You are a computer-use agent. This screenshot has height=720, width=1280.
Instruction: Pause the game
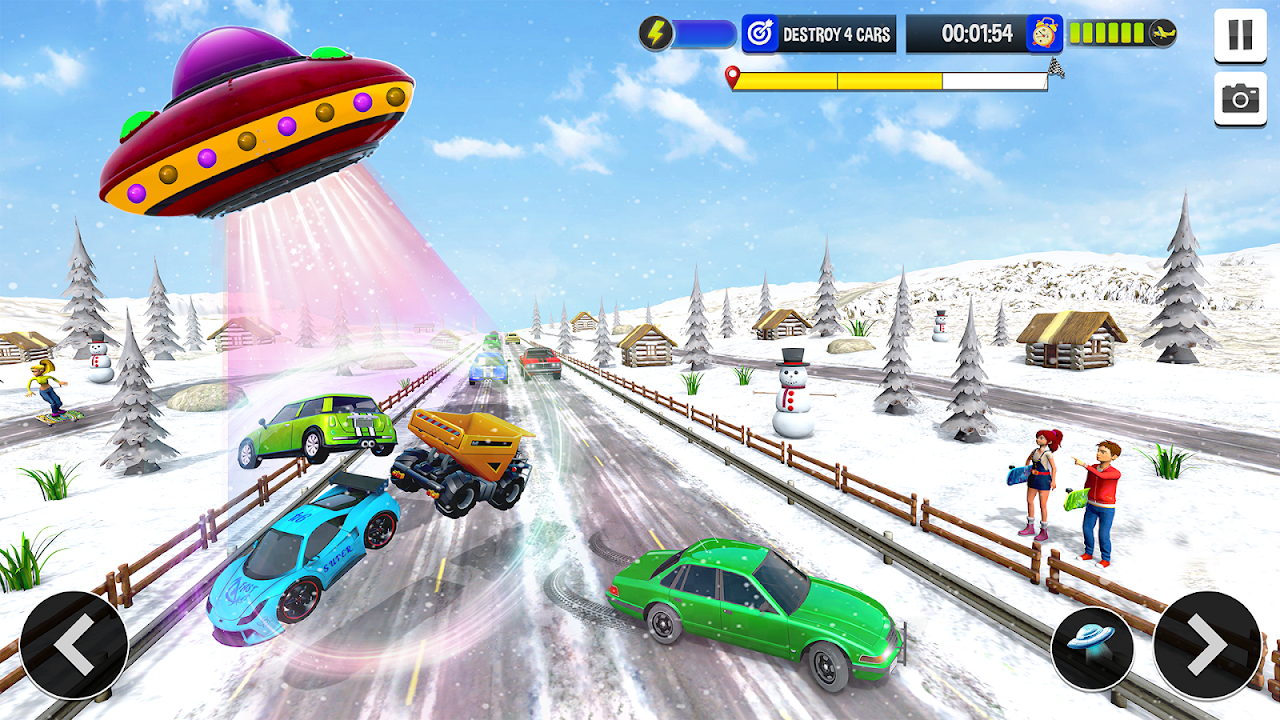(x=1238, y=33)
